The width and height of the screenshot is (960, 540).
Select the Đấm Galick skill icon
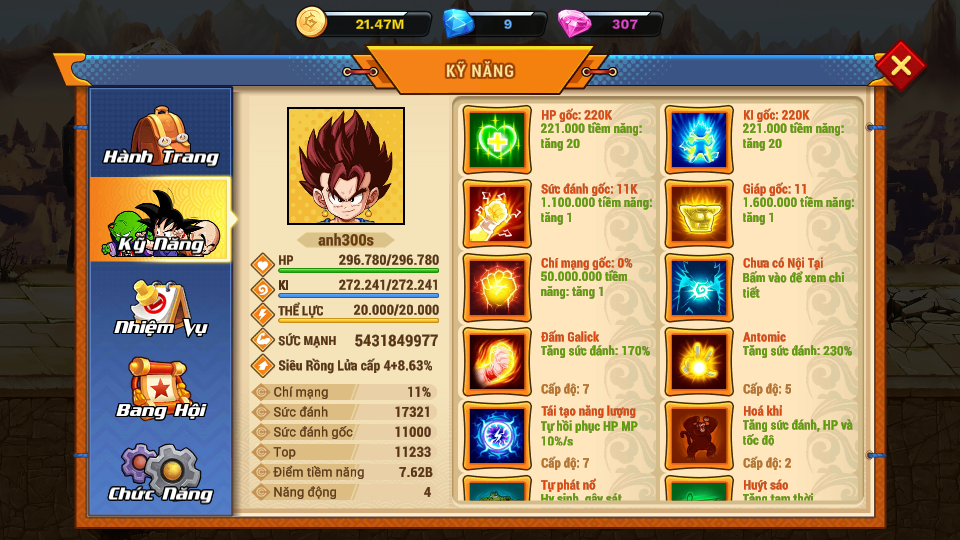point(497,361)
